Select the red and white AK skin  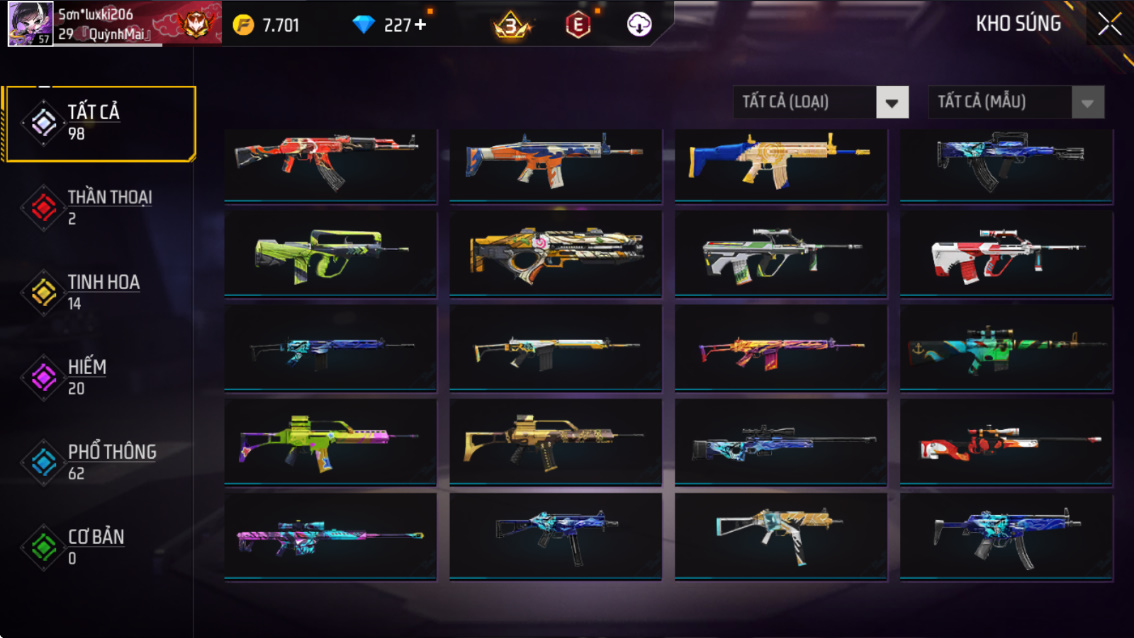coord(330,162)
